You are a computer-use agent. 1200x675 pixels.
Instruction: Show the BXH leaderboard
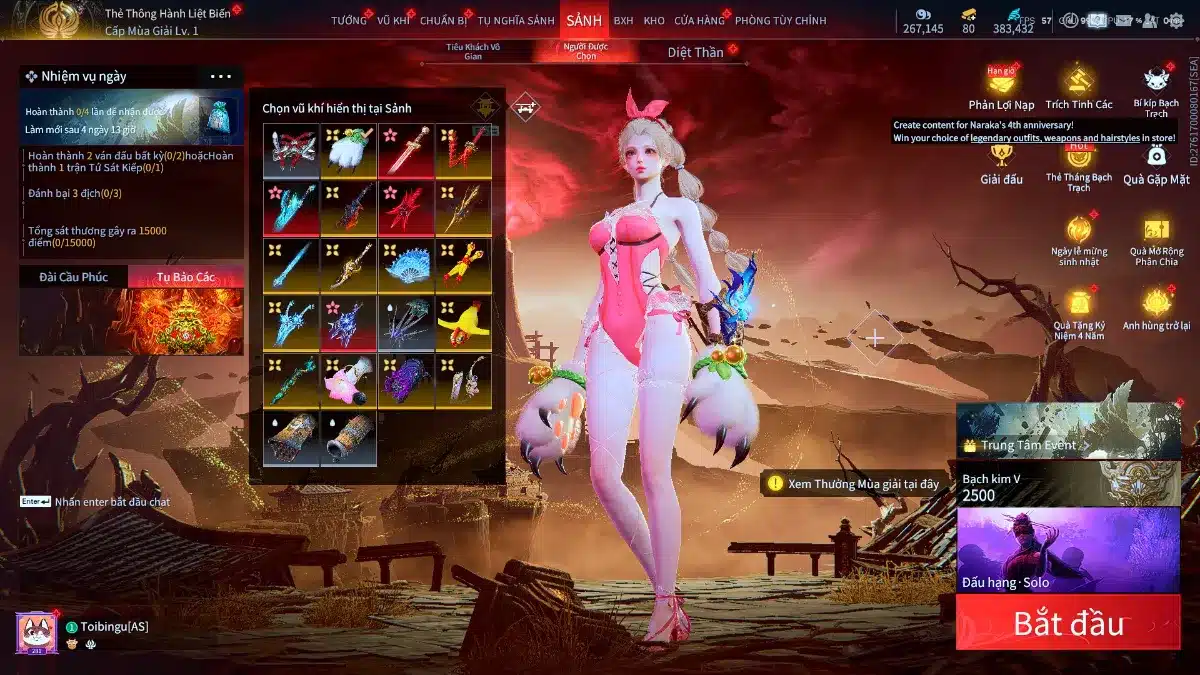tap(623, 20)
